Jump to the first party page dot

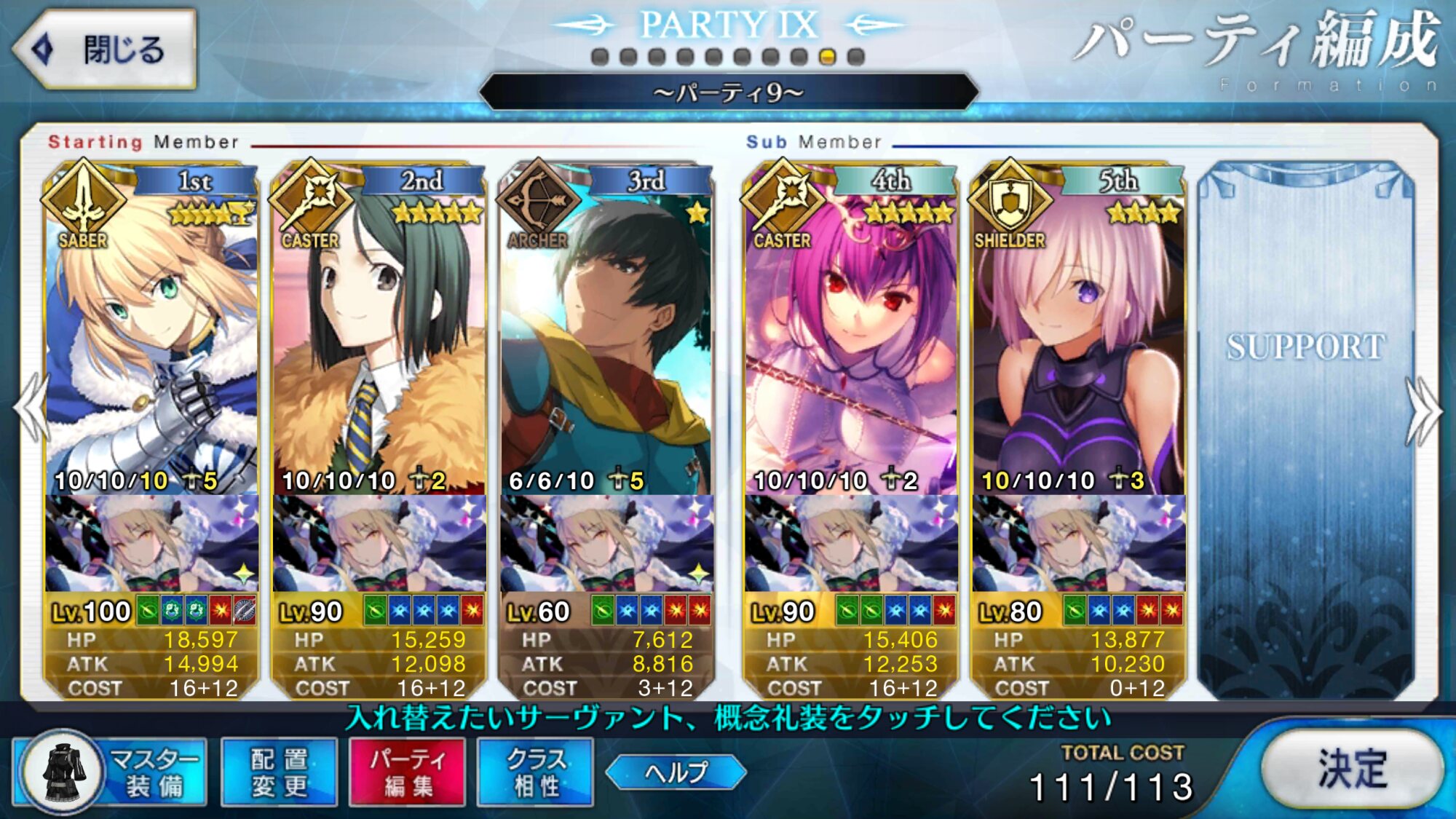click(x=600, y=57)
